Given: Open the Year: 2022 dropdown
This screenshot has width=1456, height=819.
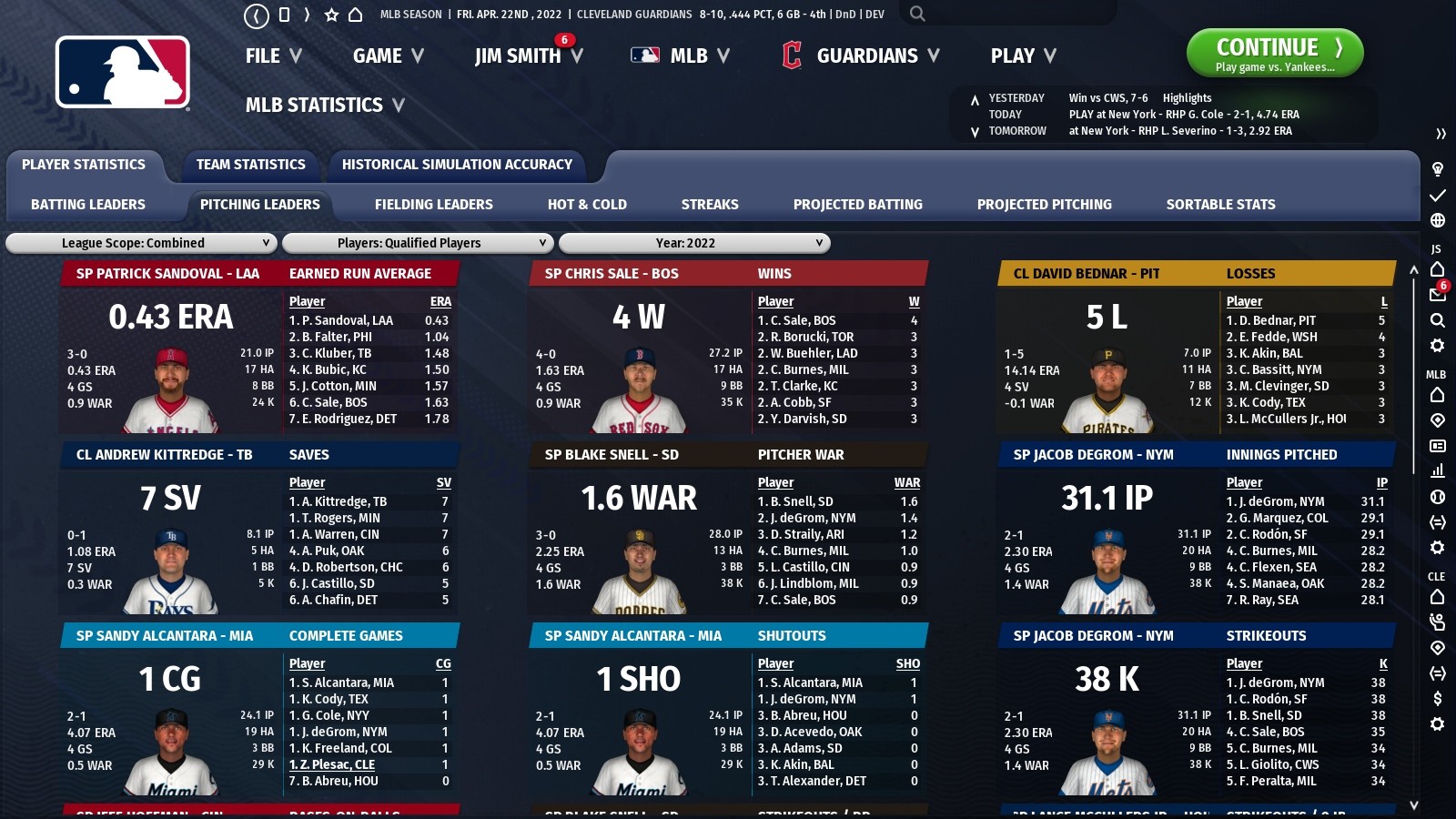Looking at the screenshot, I should tap(694, 243).
